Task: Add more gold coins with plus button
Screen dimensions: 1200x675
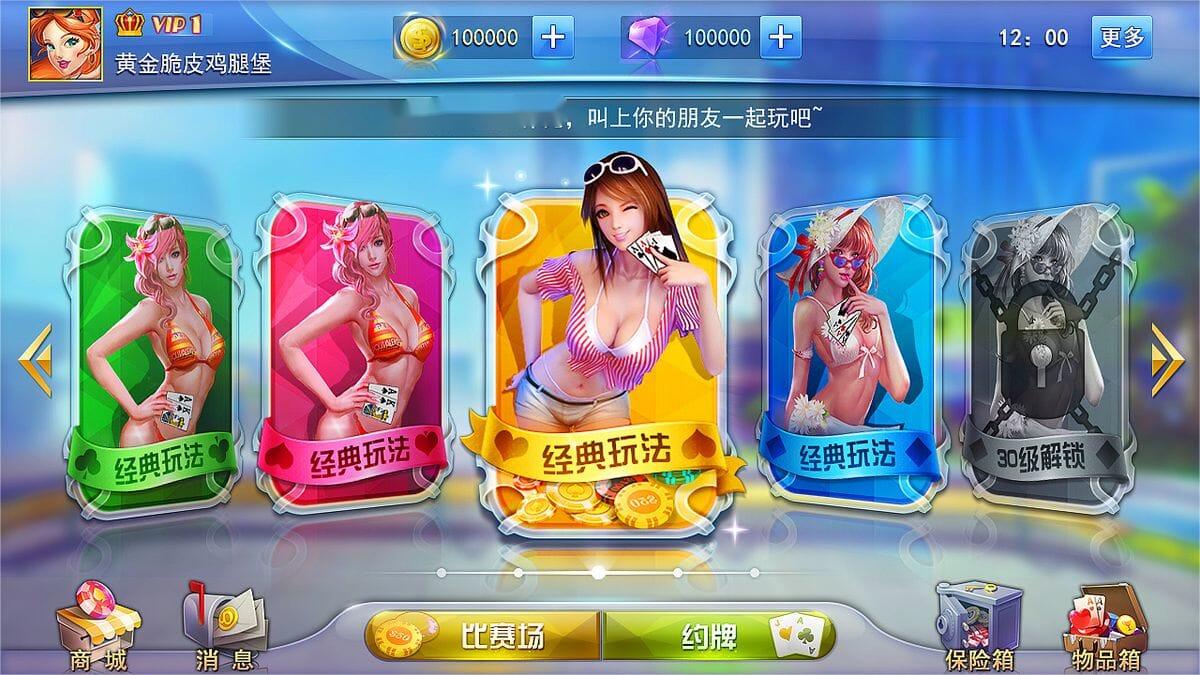Action: point(553,38)
